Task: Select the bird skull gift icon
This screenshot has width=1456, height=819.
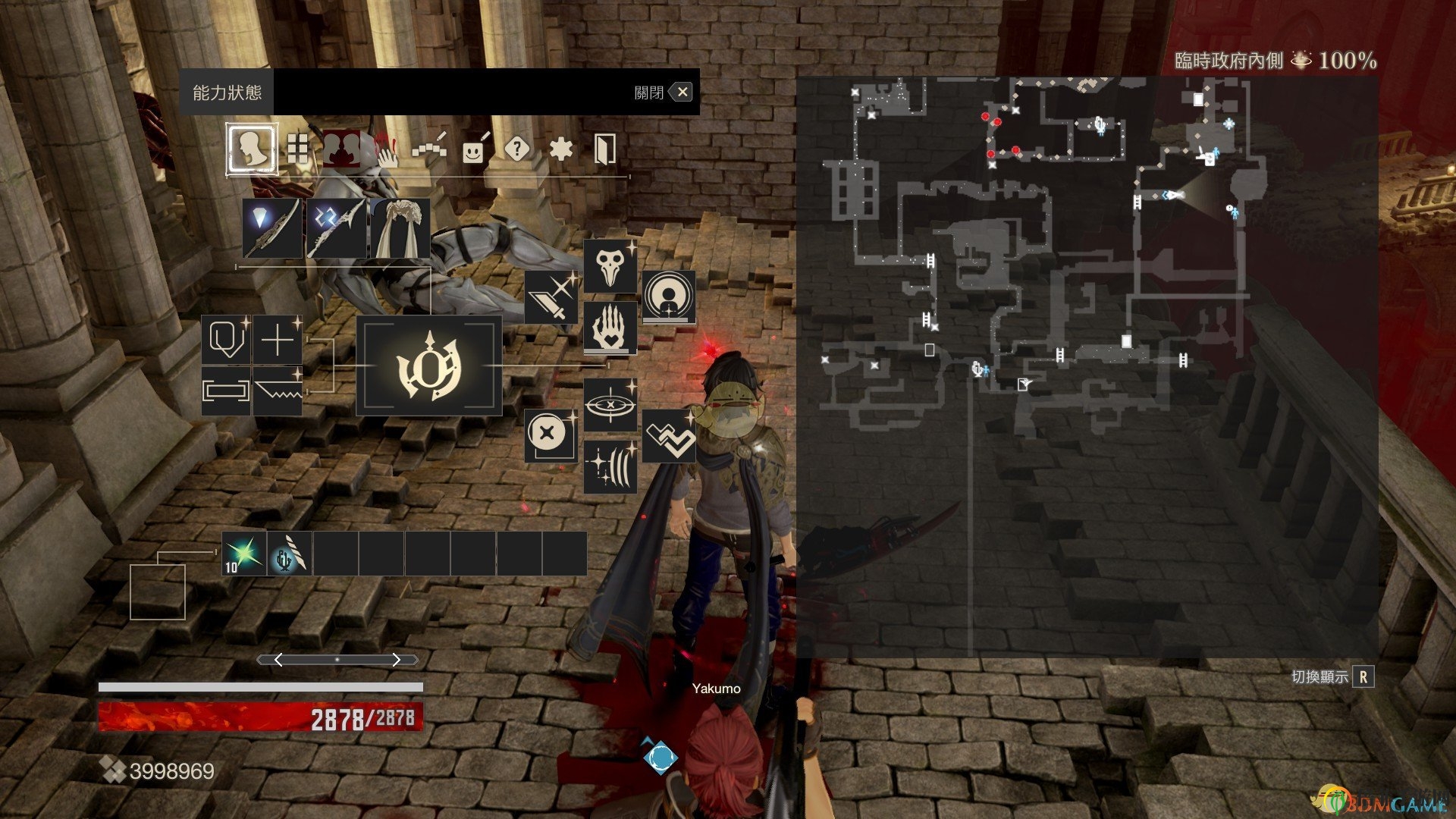Action: [x=610, y=266]
